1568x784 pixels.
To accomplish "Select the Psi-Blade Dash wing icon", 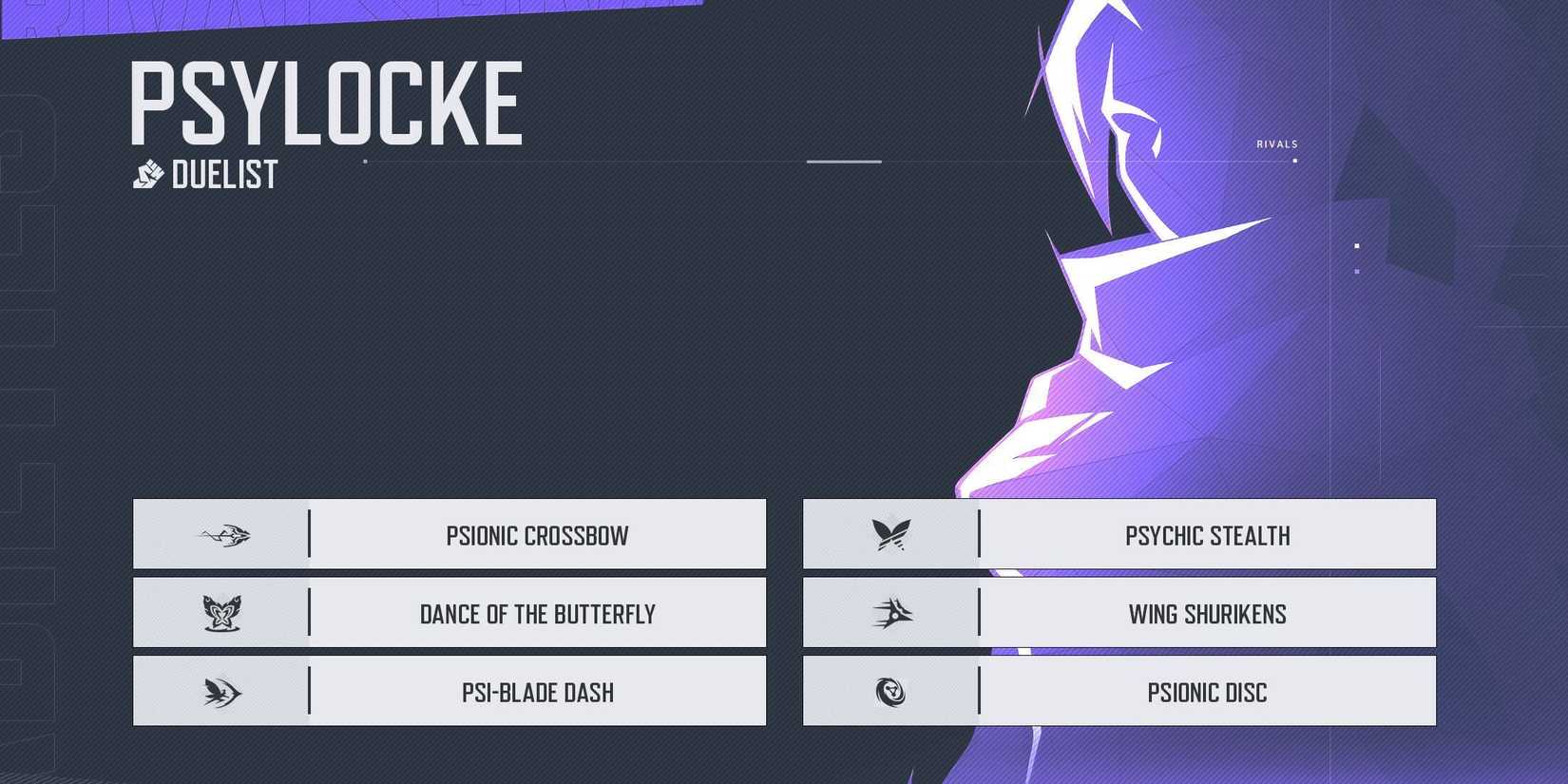I will [221, 692].
